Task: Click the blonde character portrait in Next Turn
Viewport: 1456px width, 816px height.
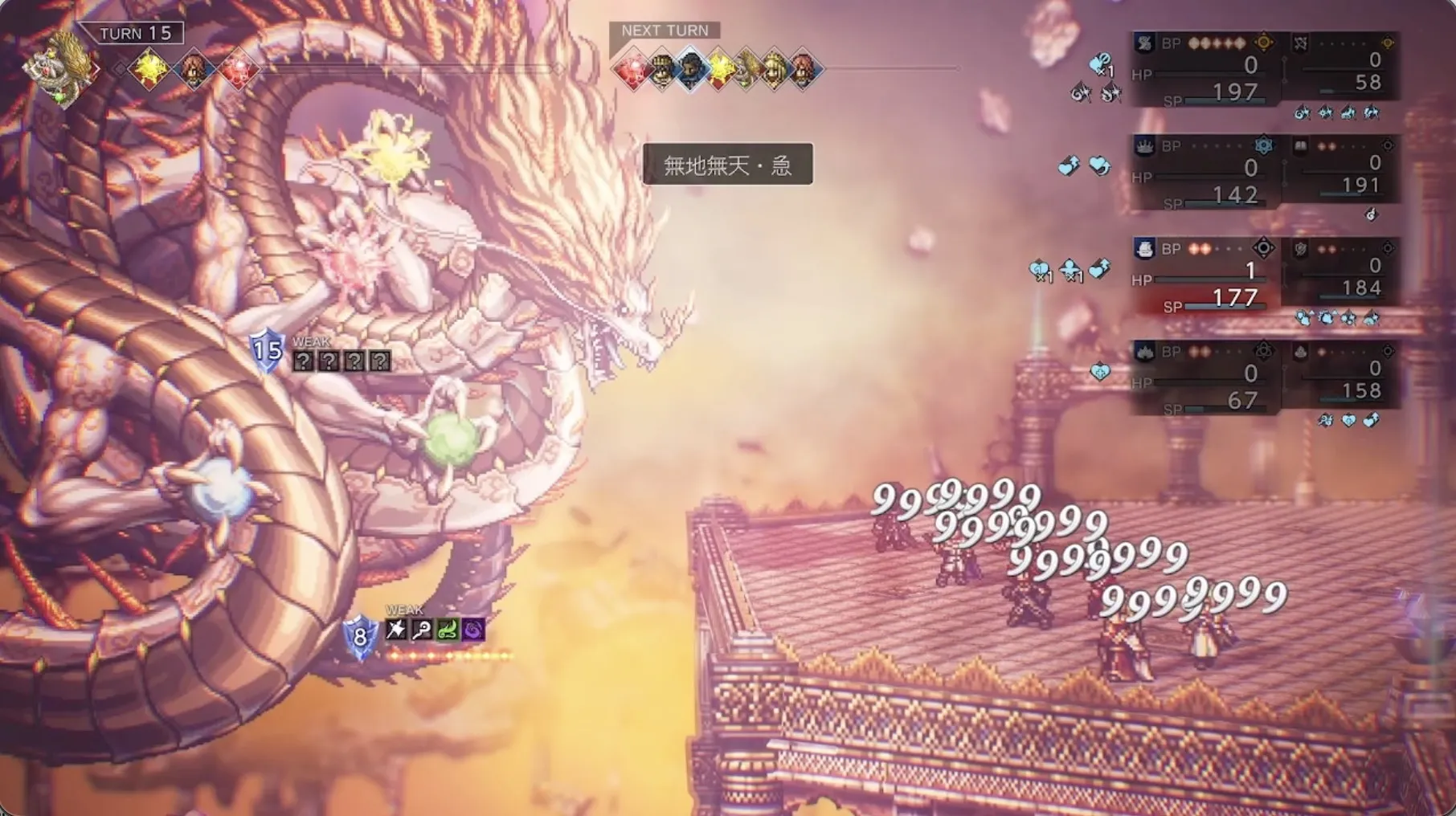Action: 775,70
